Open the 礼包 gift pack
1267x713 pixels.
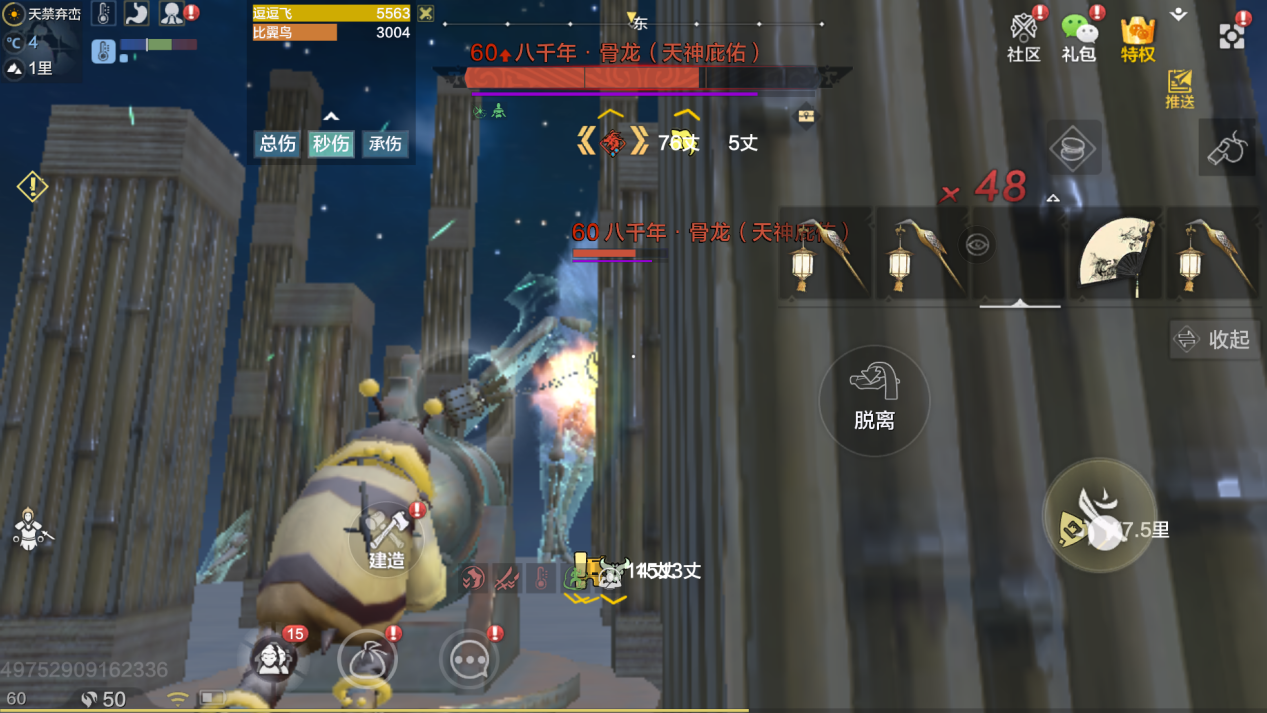click(1079, 37)
